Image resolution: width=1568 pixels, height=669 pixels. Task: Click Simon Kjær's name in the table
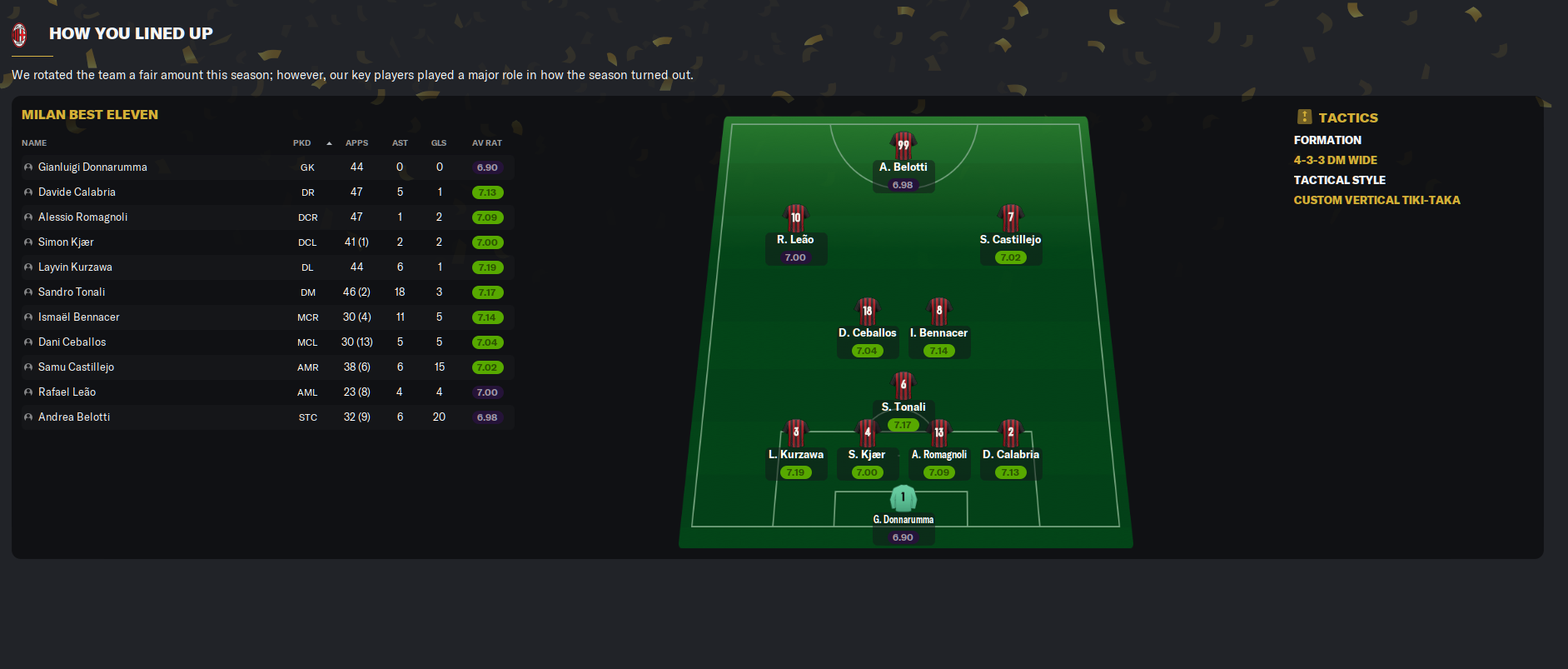click(66, 242)
